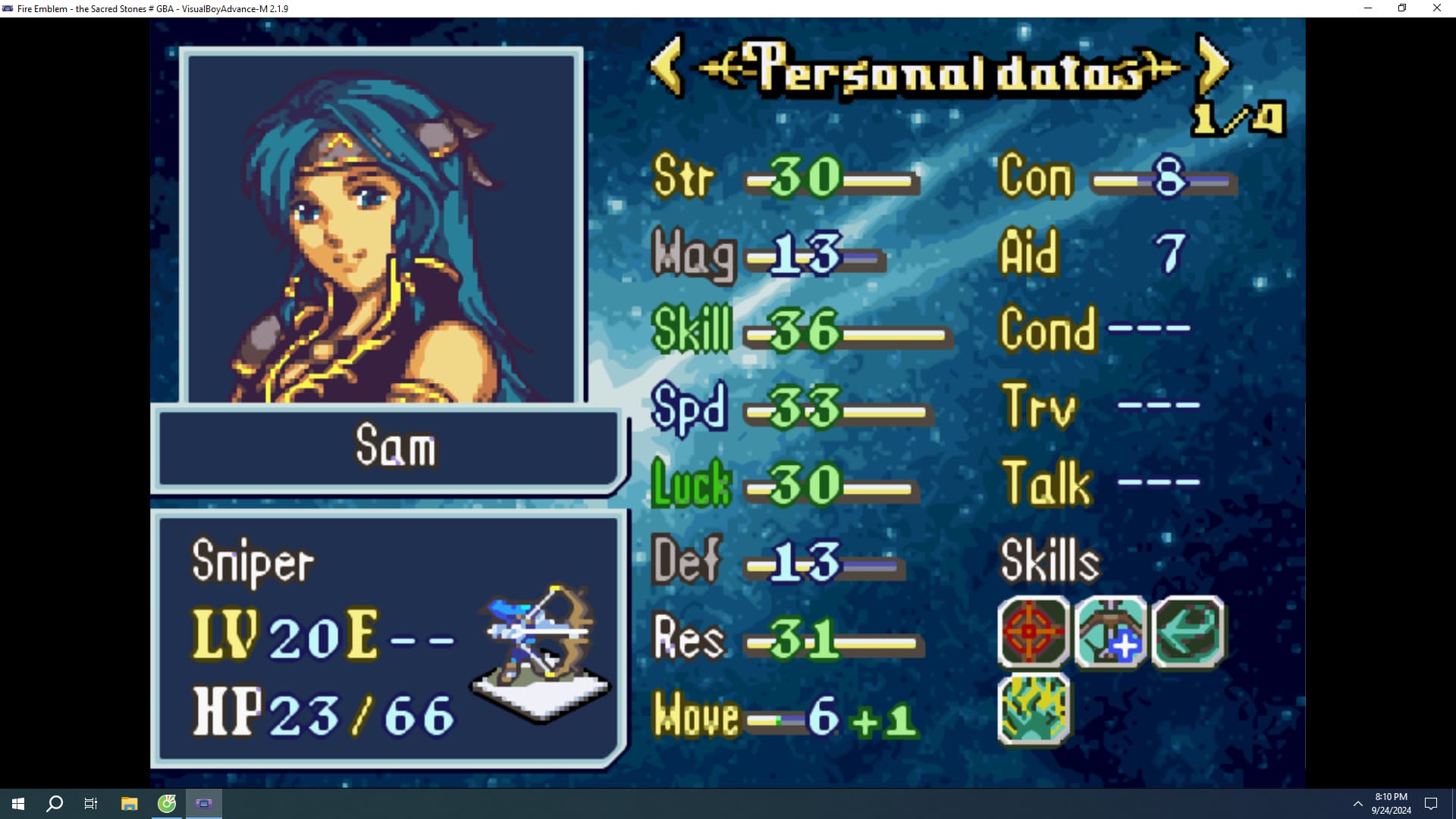Pick the yellow and green skill icon
Image resolution: width=1456 pixels, height=819 pixels.
point(1034,710)
